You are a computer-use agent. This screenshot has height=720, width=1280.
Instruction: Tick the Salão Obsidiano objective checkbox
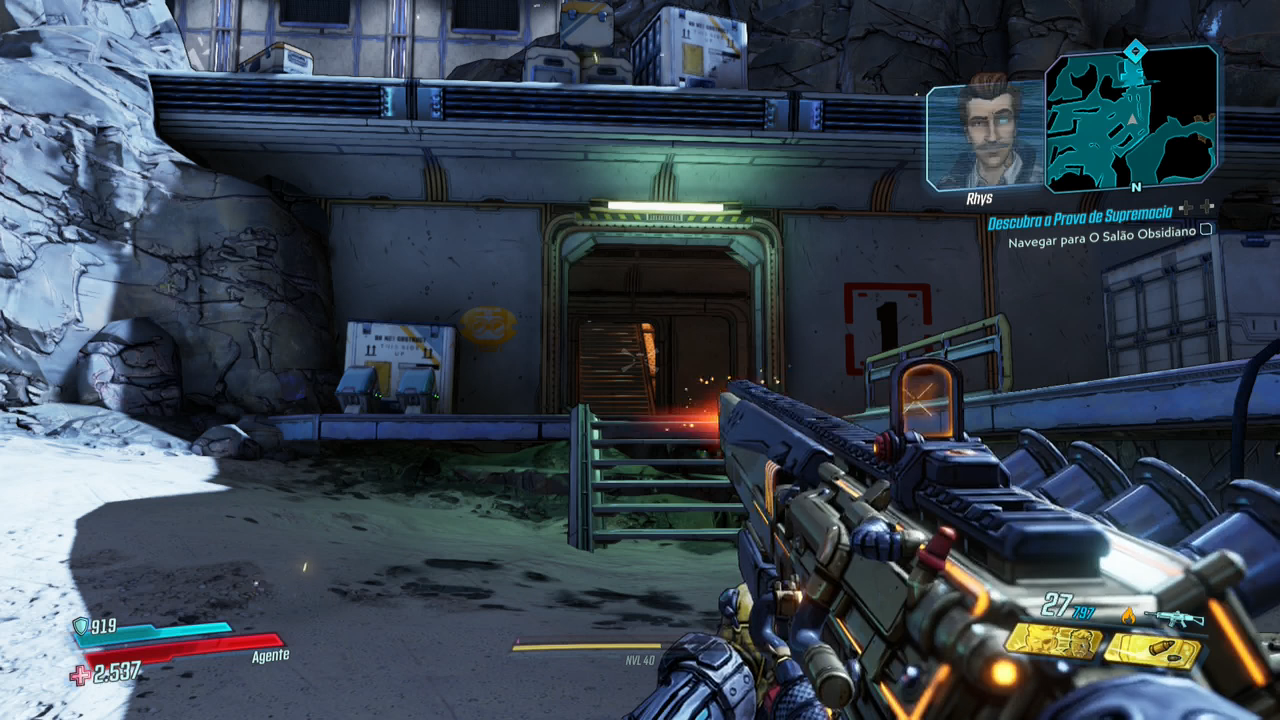1206,229
